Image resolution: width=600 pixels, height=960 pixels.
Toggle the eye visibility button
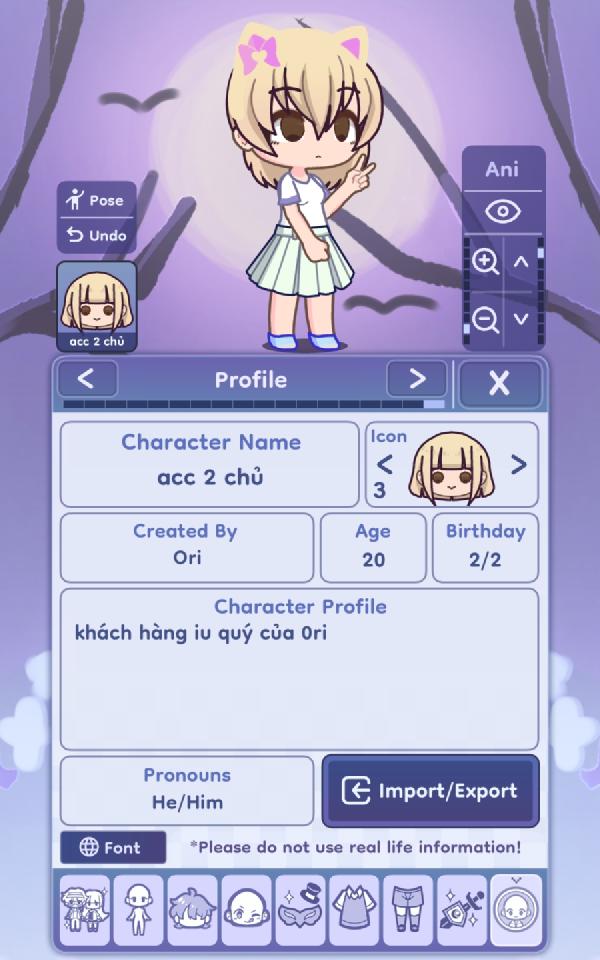(x=503, y=212)
